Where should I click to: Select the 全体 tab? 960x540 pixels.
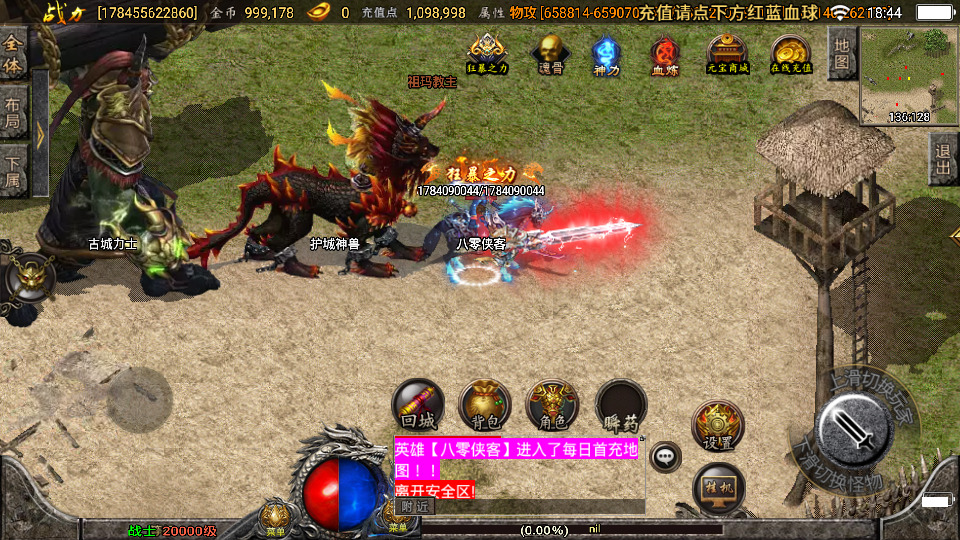pyautogui.click(x=13, y=54)
